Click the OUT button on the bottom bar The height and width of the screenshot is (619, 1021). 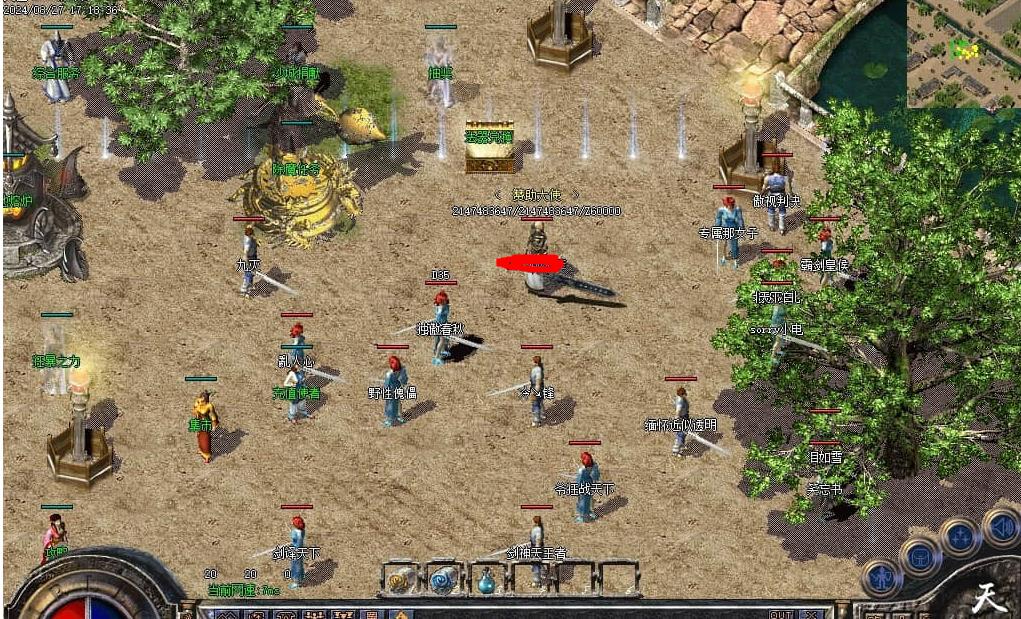pos(781,613)
